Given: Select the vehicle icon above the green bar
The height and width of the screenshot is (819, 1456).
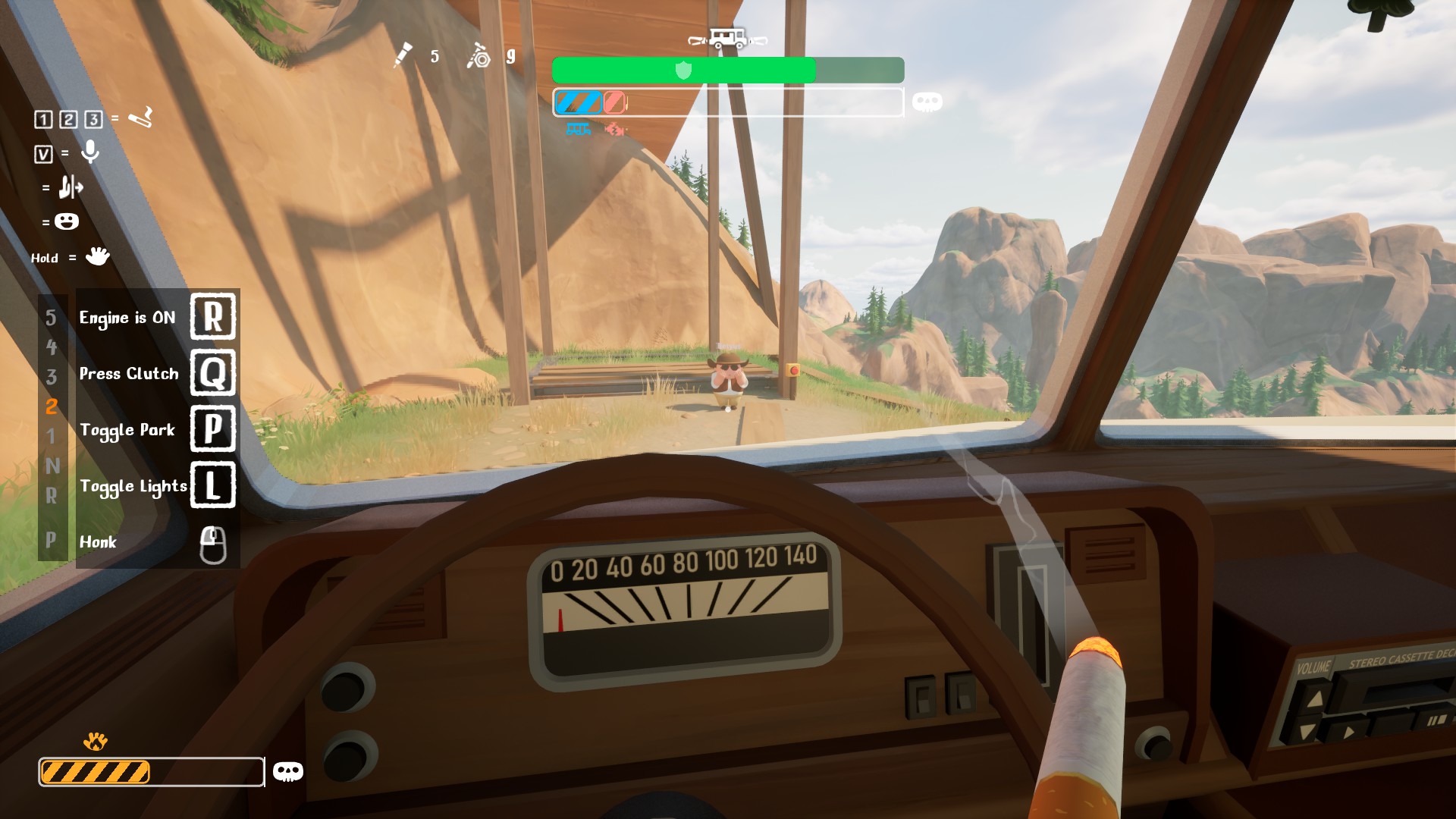Looking at the screenshot, I should tap(727, 38).
